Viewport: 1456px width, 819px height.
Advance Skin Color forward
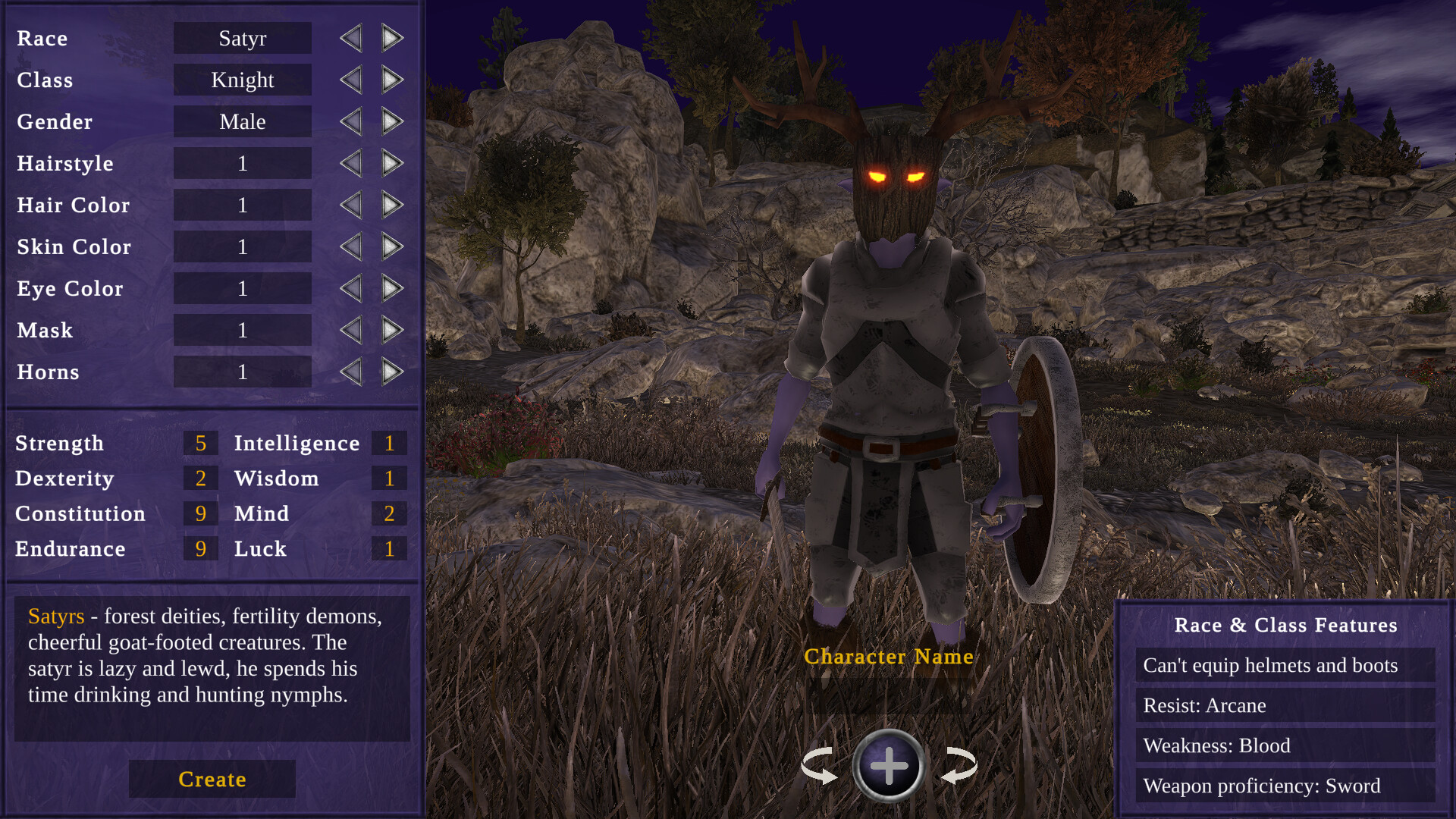[391, 246]
